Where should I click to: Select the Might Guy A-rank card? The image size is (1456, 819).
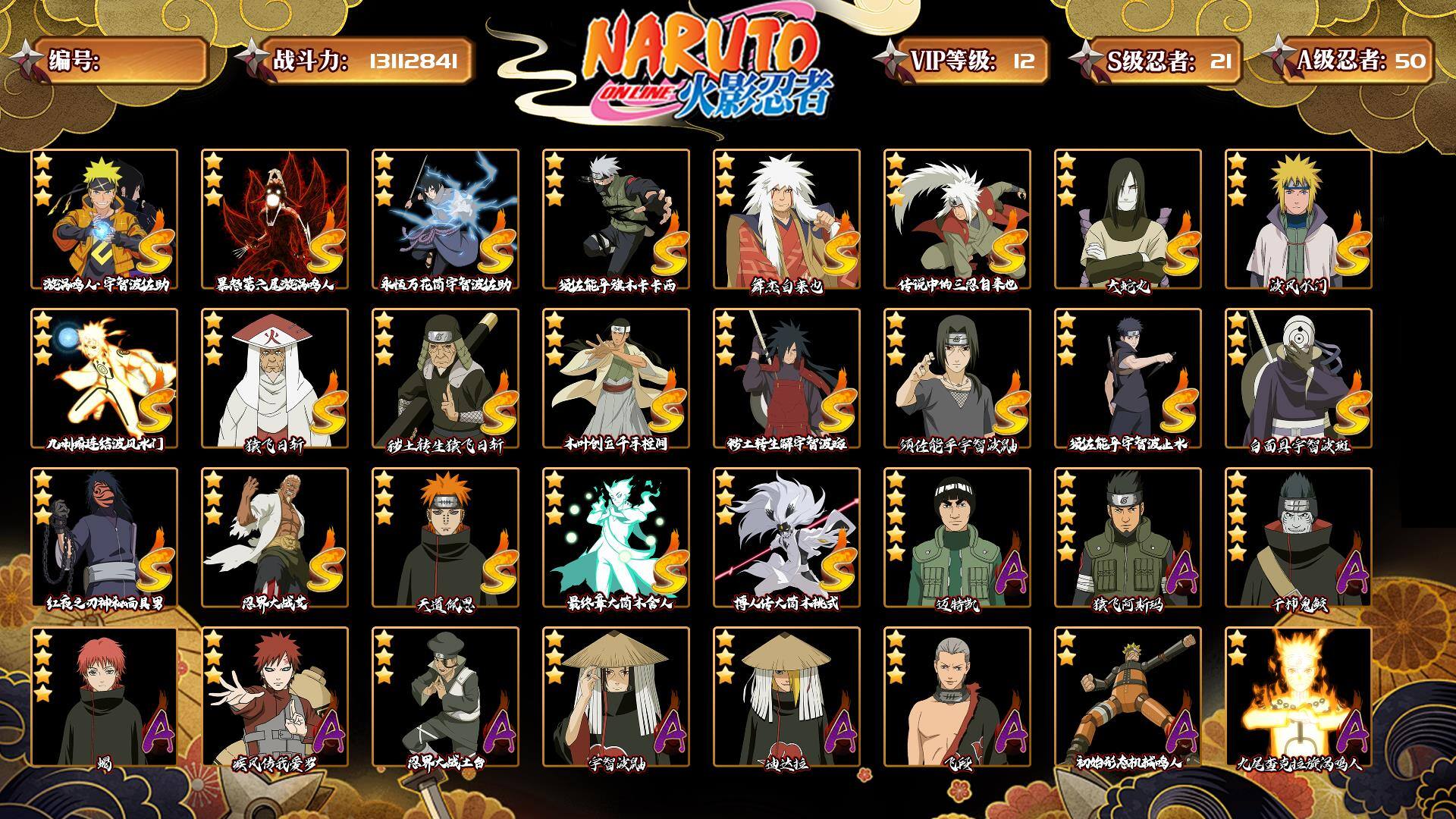[957, 537]
